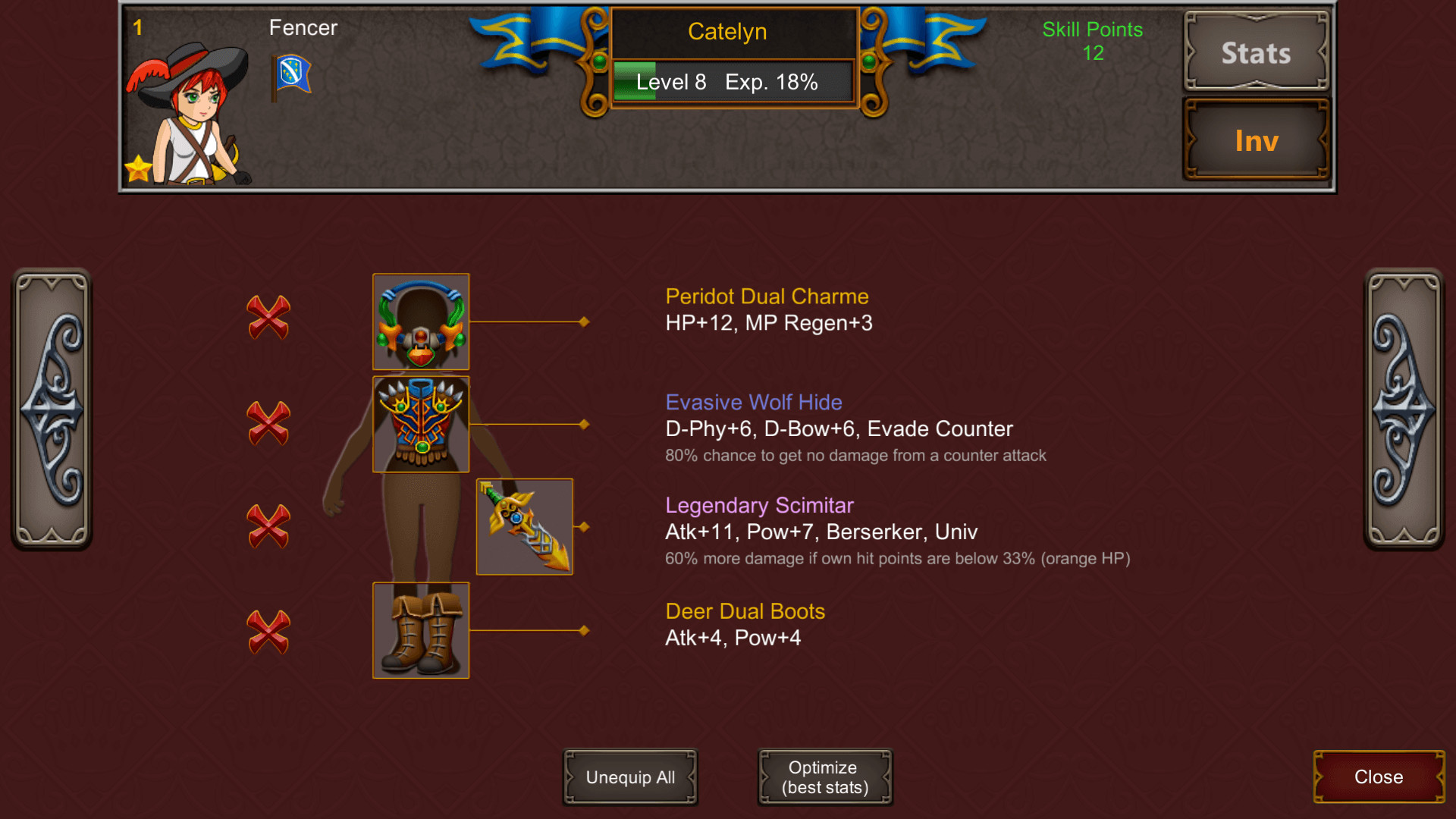
Task: Select the Peridot Dual Charme headgear slot
Action: [420, 321]
